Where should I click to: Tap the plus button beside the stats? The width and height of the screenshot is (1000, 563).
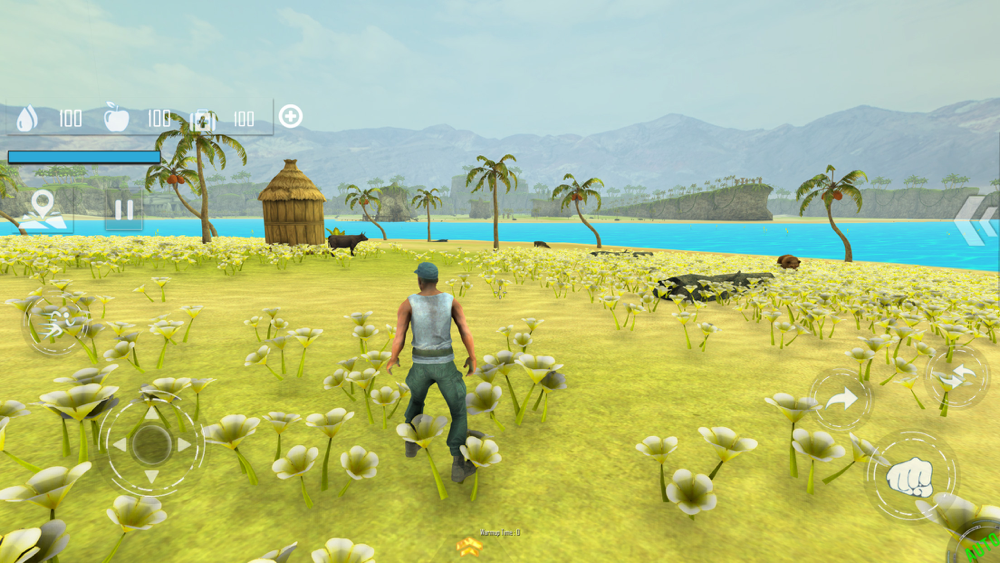coord(290,116)
